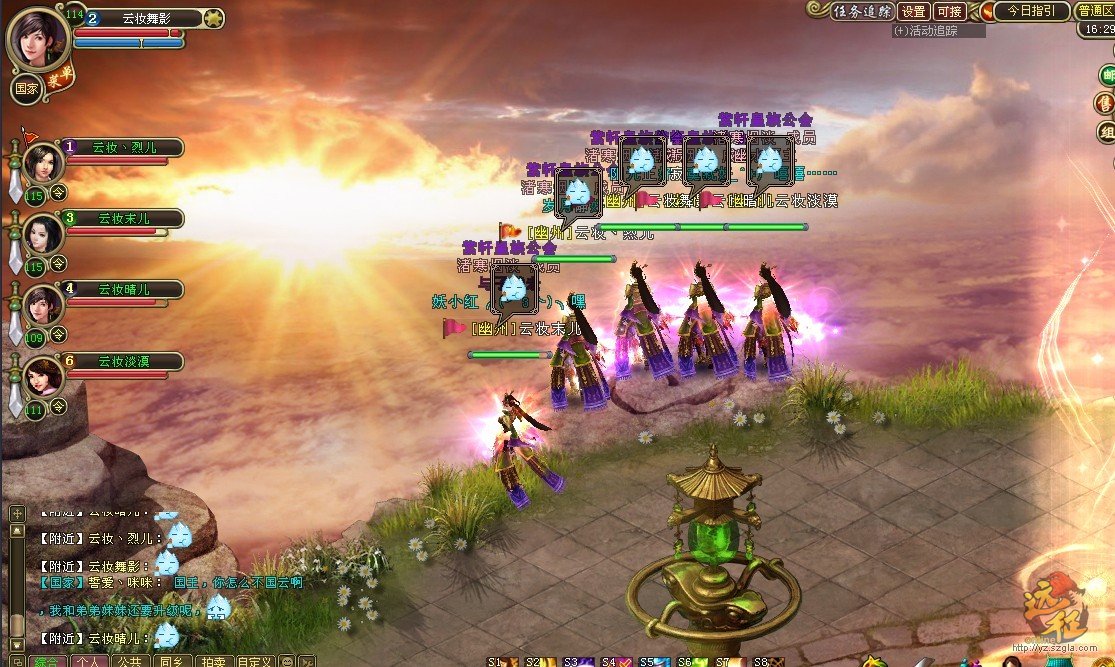
Task: Click the 国家 button under the portrait
Action: pos(26,87)
